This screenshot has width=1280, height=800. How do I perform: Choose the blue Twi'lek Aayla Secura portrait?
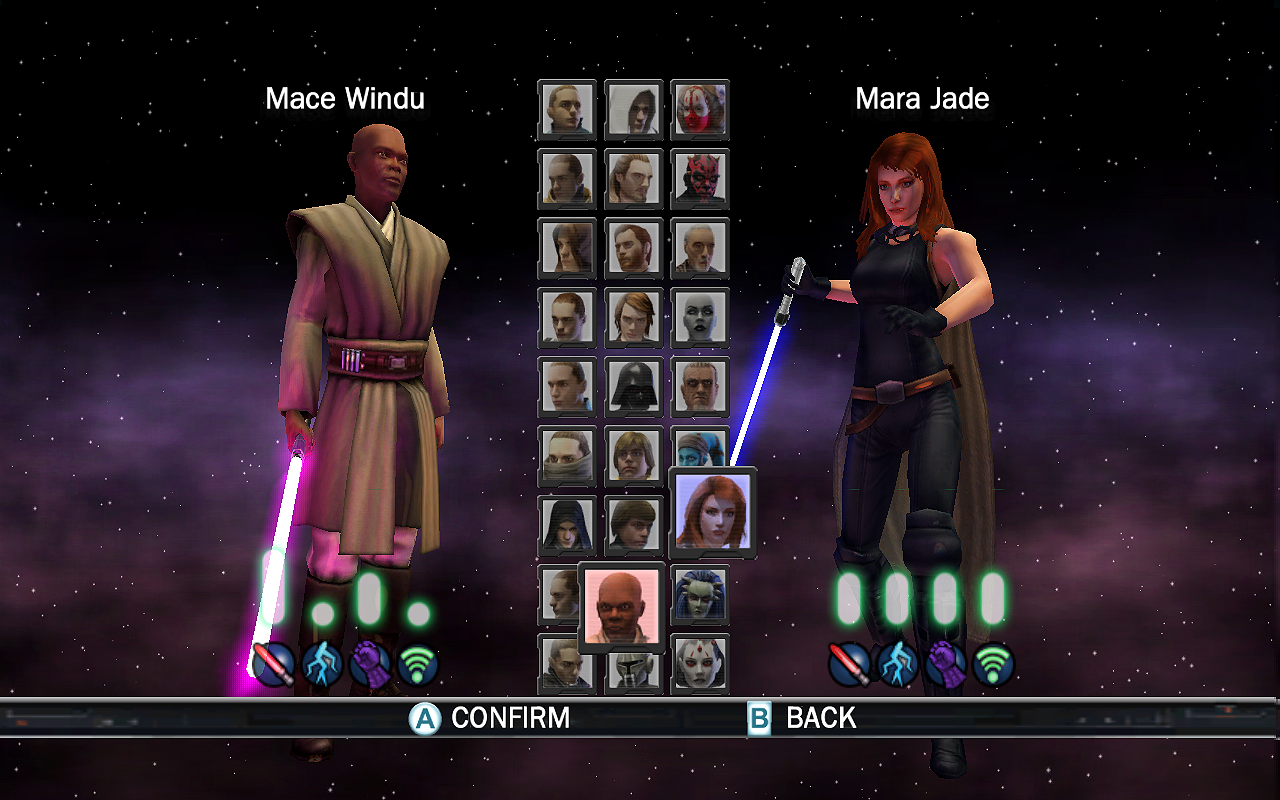pos(700,445)
